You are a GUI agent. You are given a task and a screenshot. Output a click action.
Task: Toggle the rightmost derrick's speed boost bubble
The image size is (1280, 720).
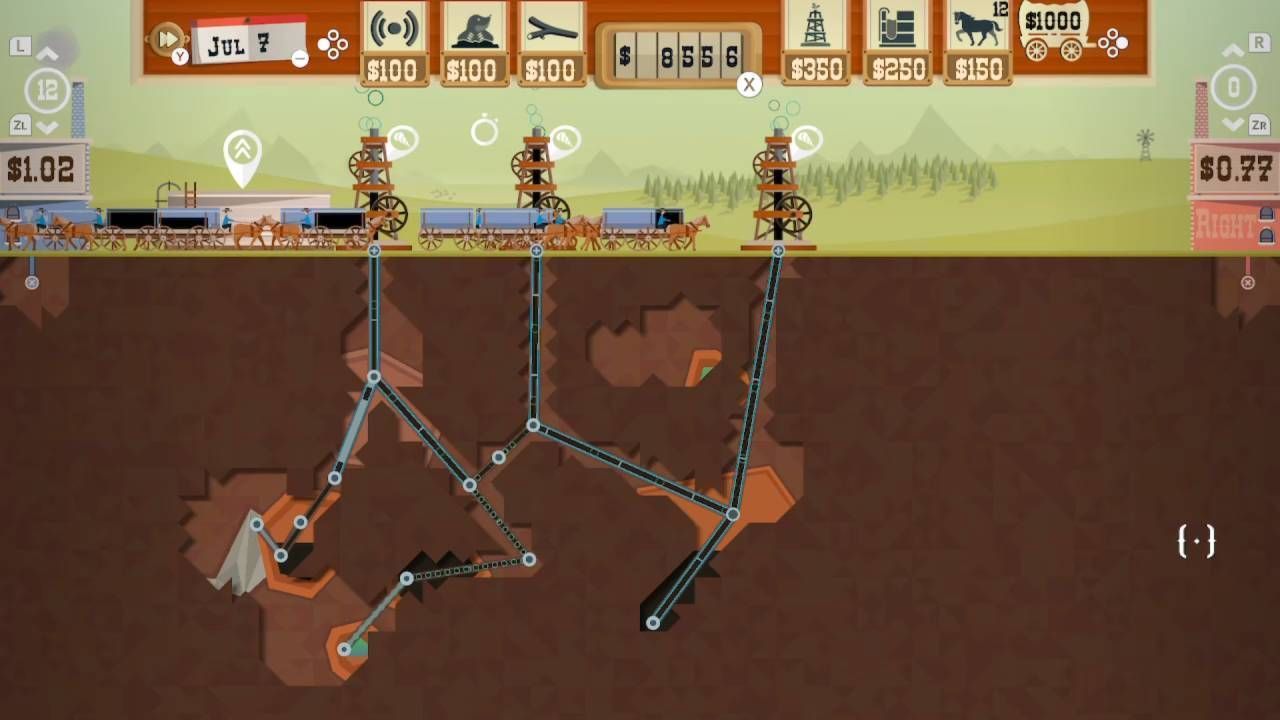[806, 138]
